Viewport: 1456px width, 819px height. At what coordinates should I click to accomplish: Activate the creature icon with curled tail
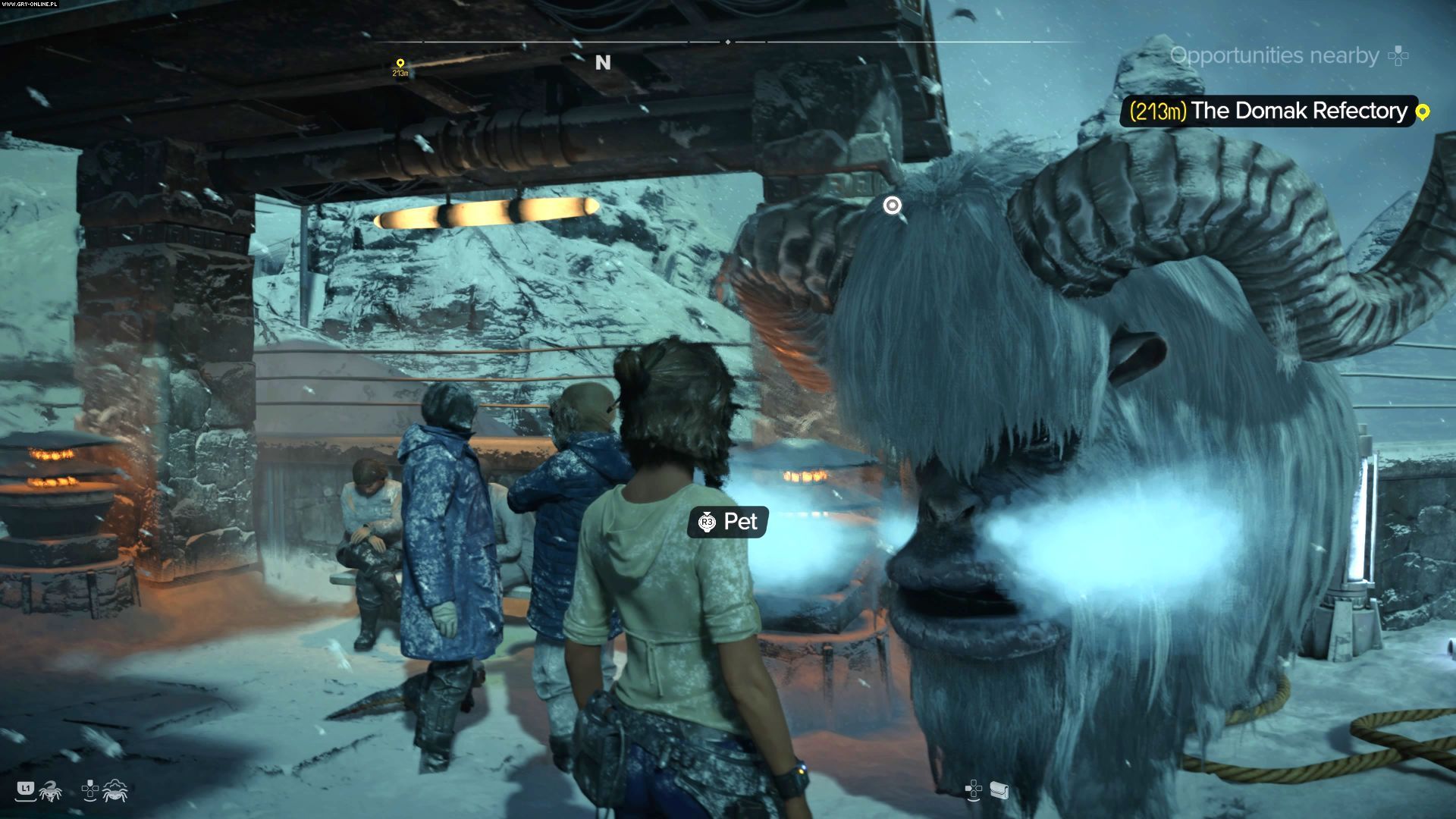point(50,791)
